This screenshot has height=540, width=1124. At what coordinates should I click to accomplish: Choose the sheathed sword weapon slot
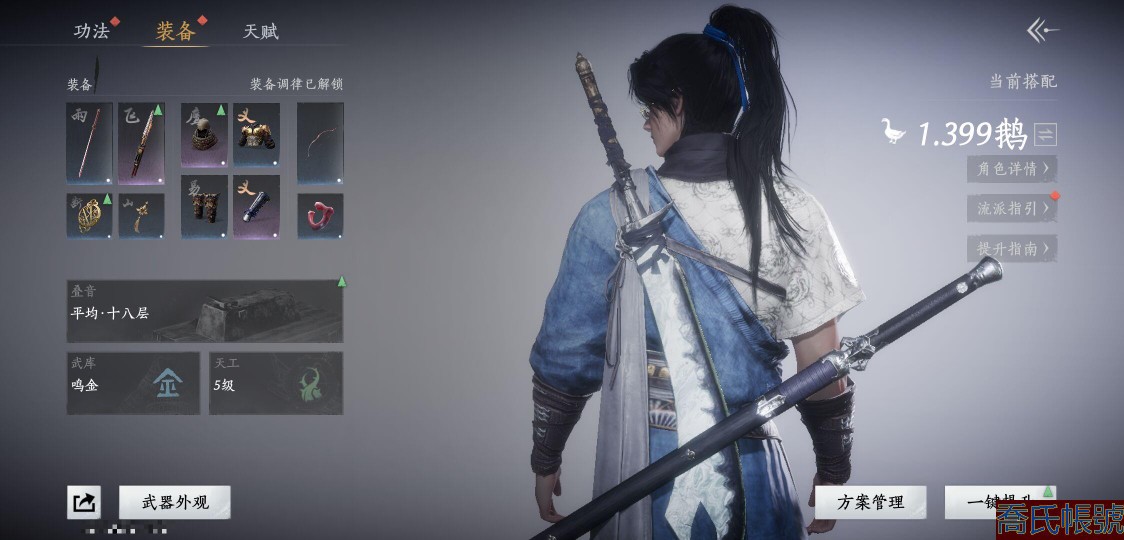coord(141,142)
